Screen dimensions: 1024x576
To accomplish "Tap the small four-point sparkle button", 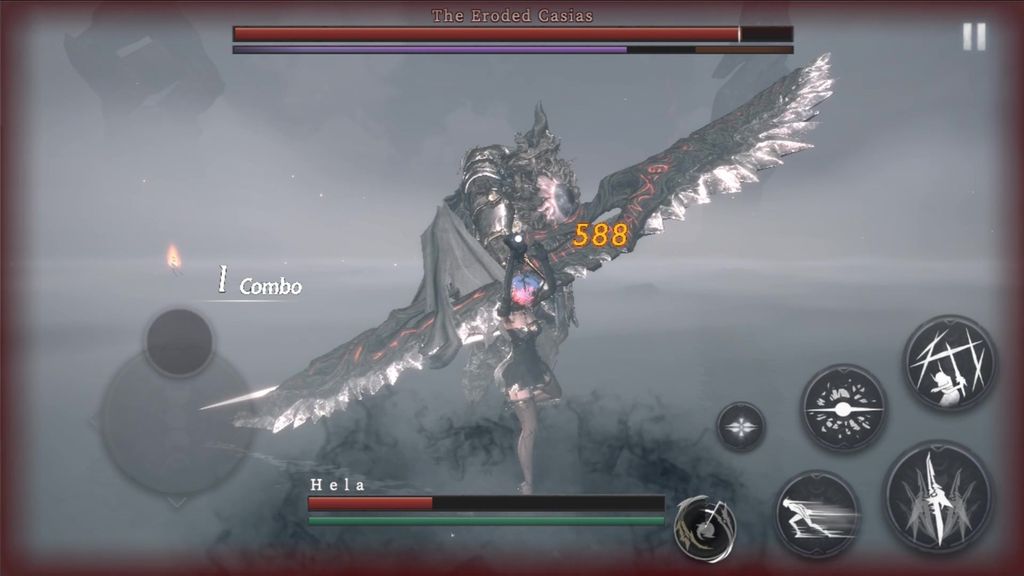I will click(741, 426).
